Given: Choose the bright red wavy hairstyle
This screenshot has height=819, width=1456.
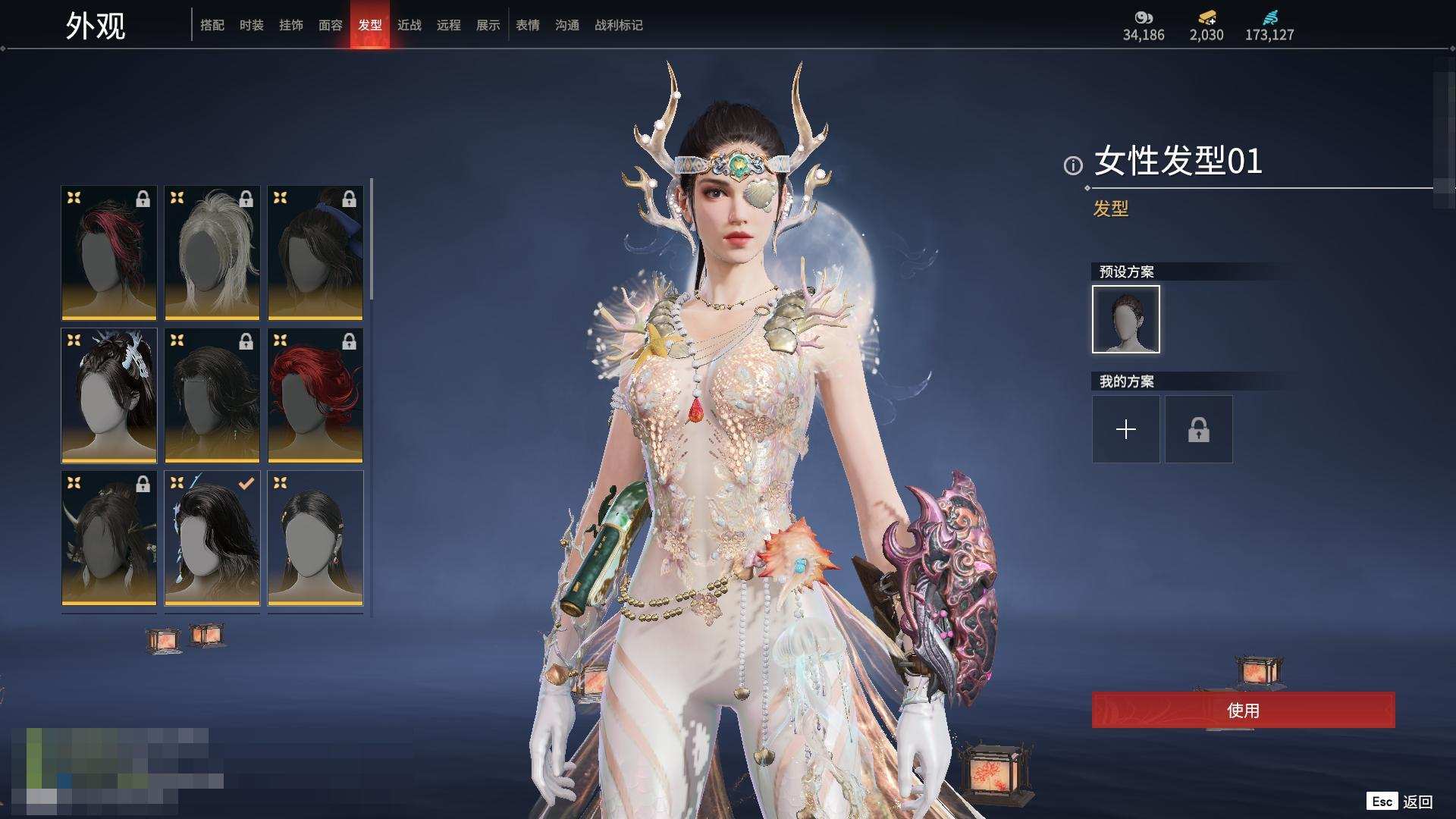Looking at the screenshot, I should point(315,395).
